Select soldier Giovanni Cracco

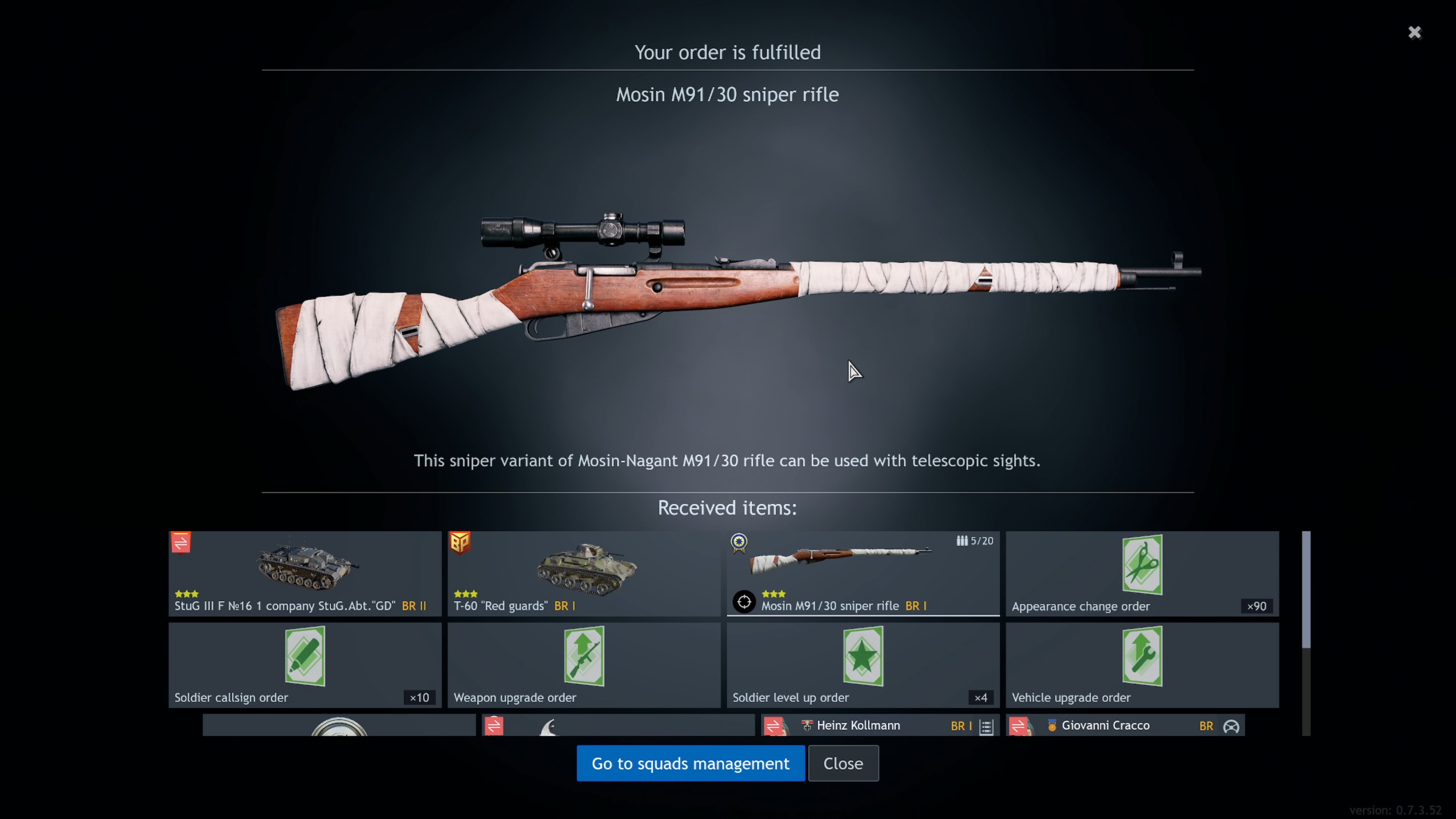click(x=1125, y=725)
